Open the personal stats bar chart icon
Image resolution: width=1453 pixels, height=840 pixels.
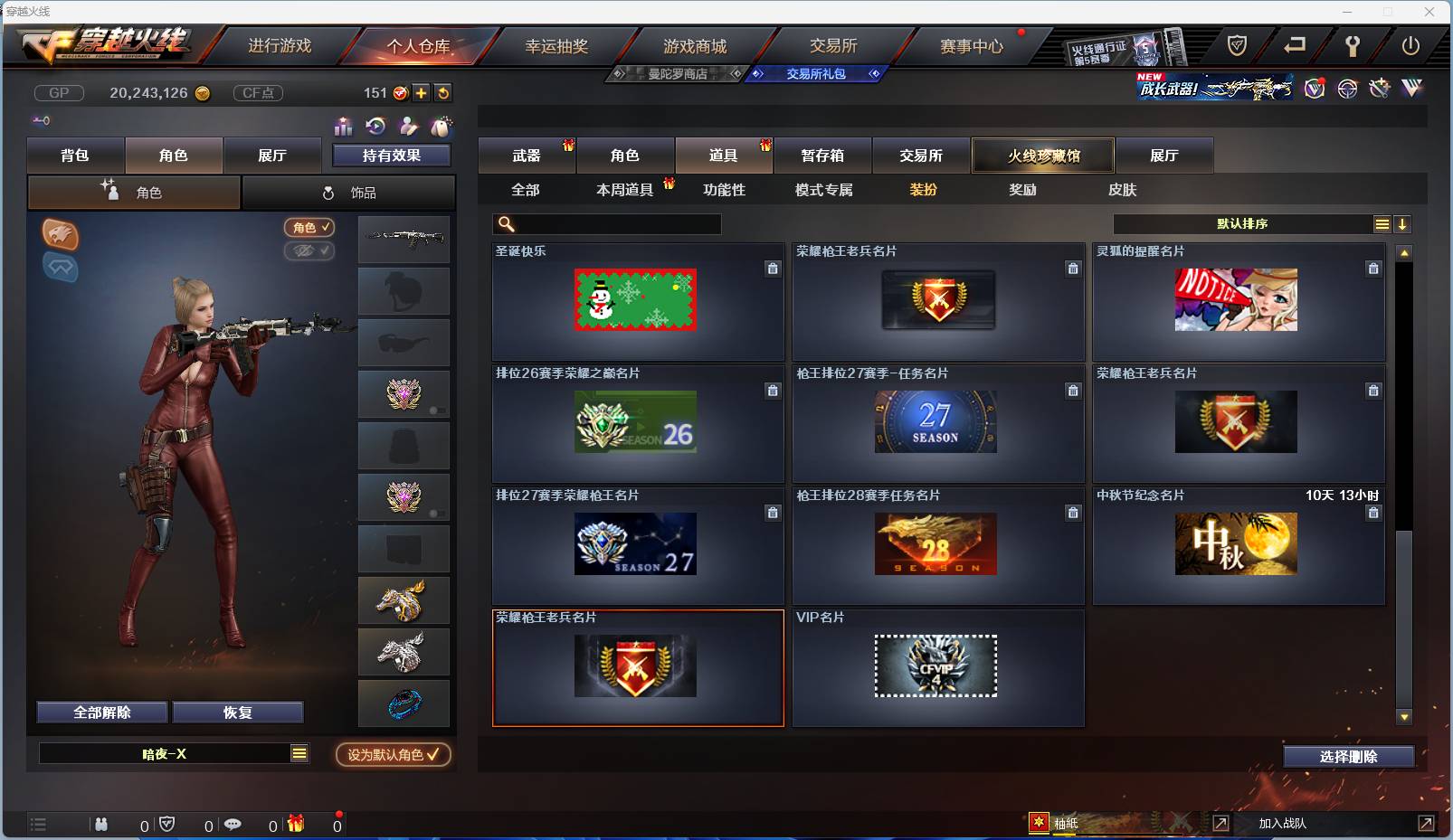[x=344, y=127]
